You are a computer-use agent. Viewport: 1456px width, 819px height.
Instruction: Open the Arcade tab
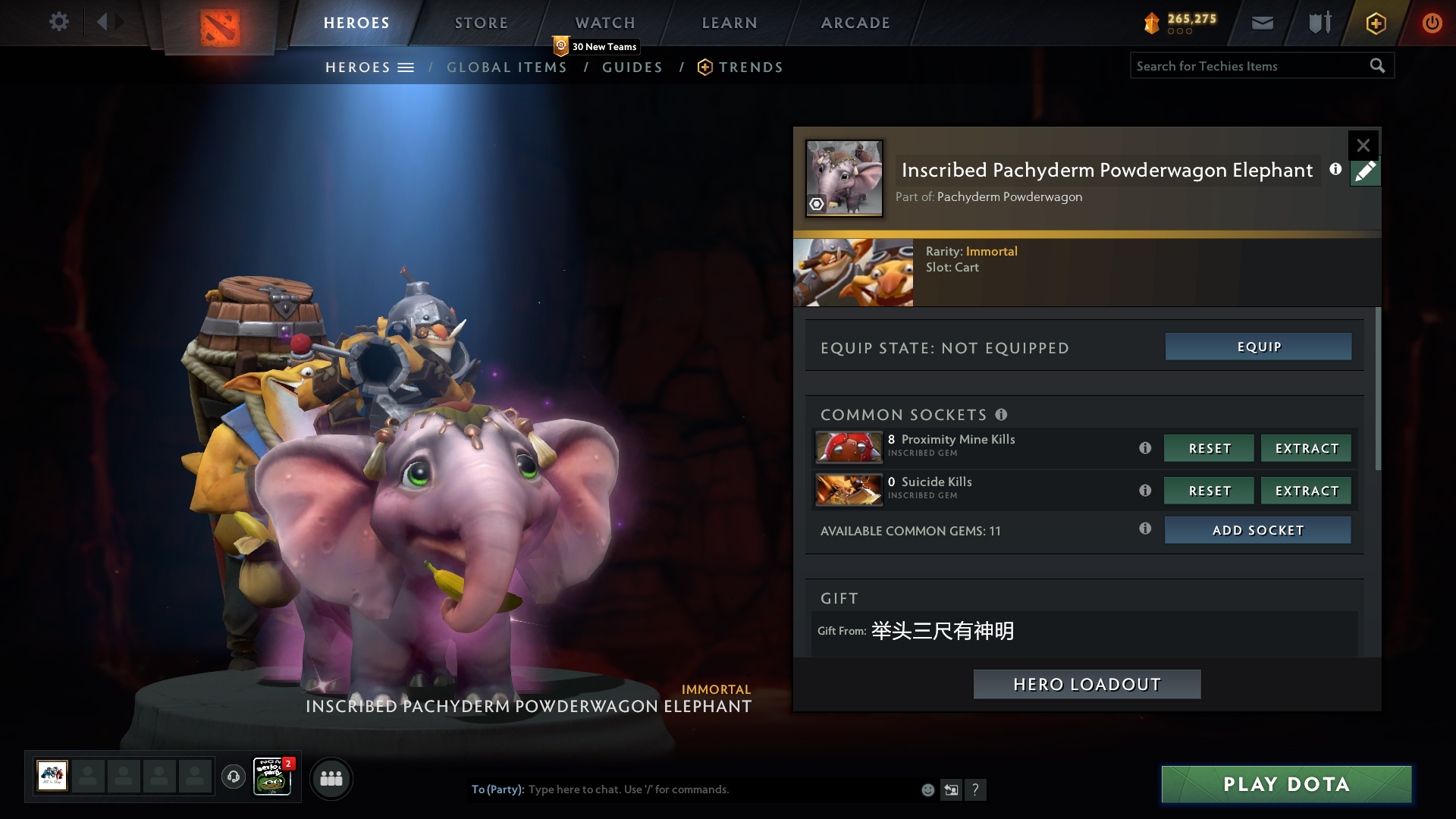pos(855,23)
